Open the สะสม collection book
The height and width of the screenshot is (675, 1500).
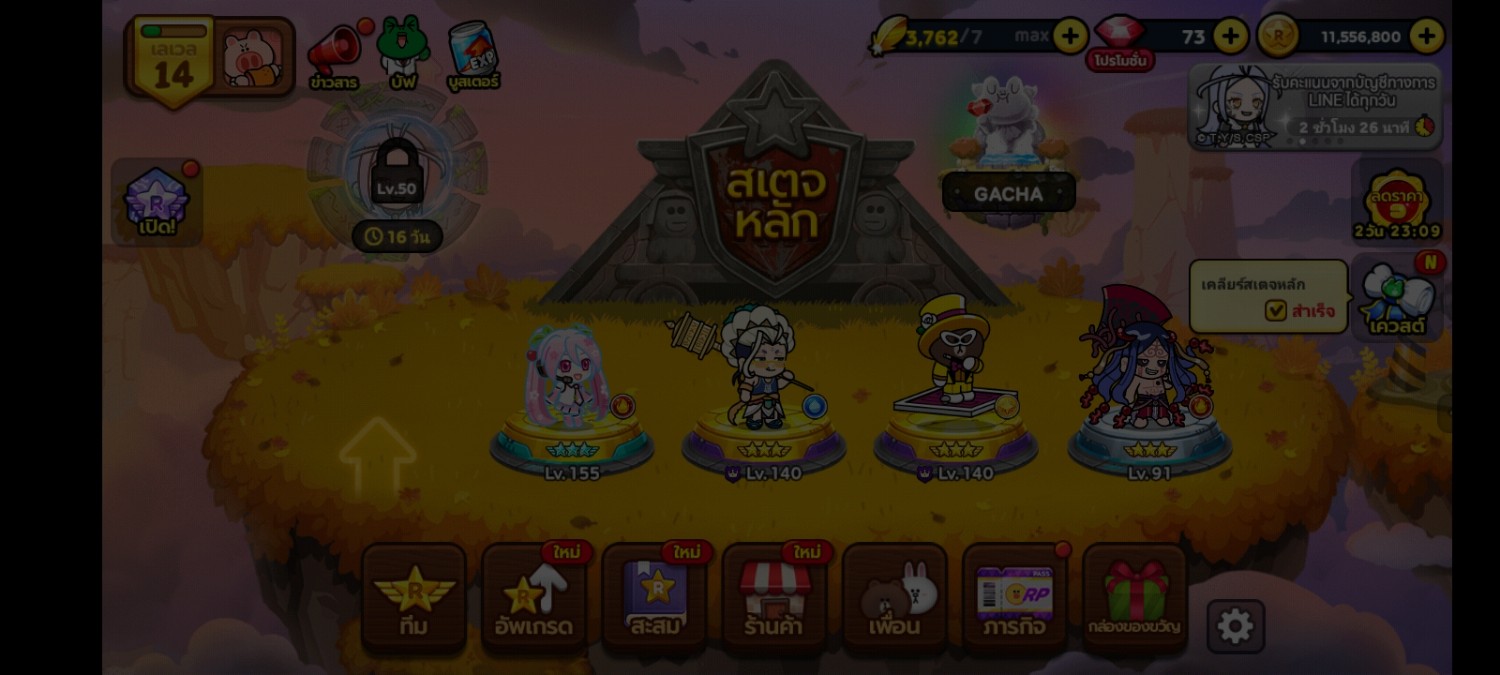click(x=655, y=599)
